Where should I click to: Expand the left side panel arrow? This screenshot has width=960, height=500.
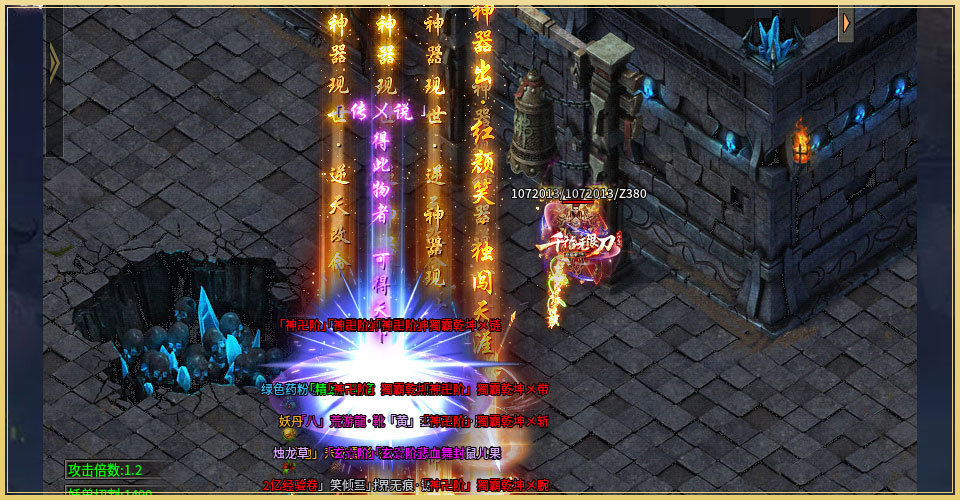coord(54,63)
